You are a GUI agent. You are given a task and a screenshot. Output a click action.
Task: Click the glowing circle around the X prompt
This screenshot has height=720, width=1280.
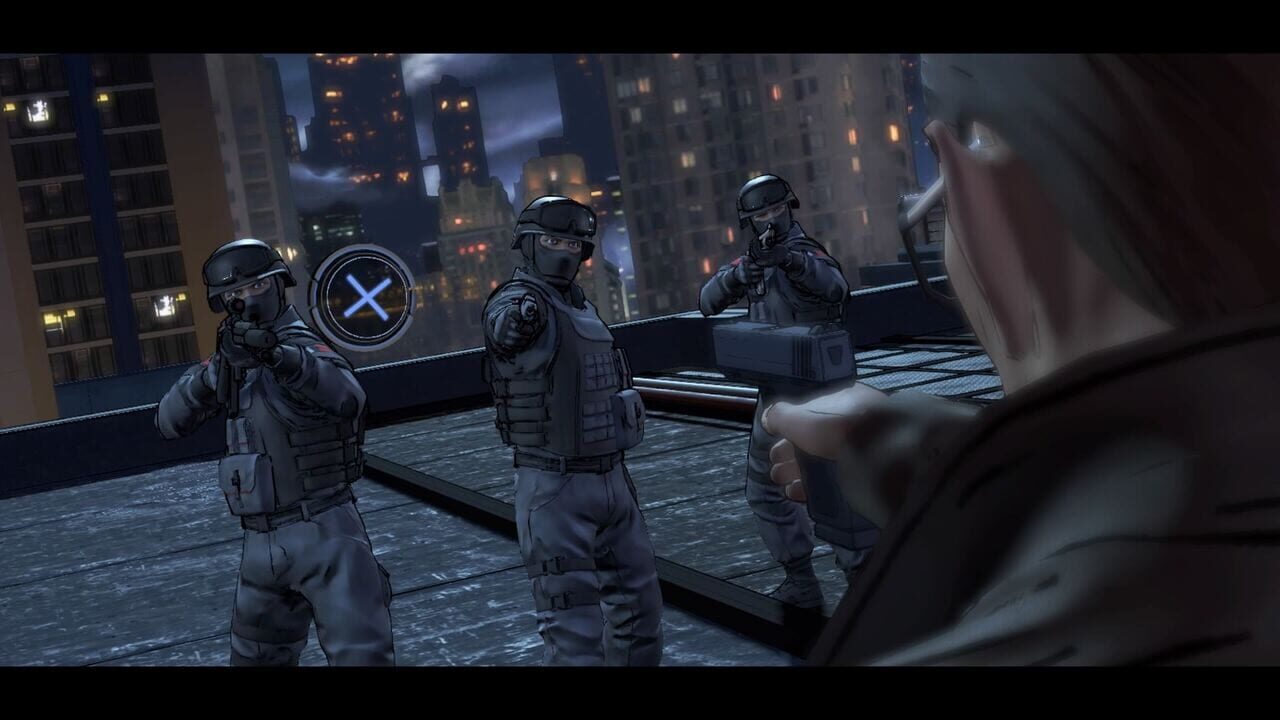(365, 295)
